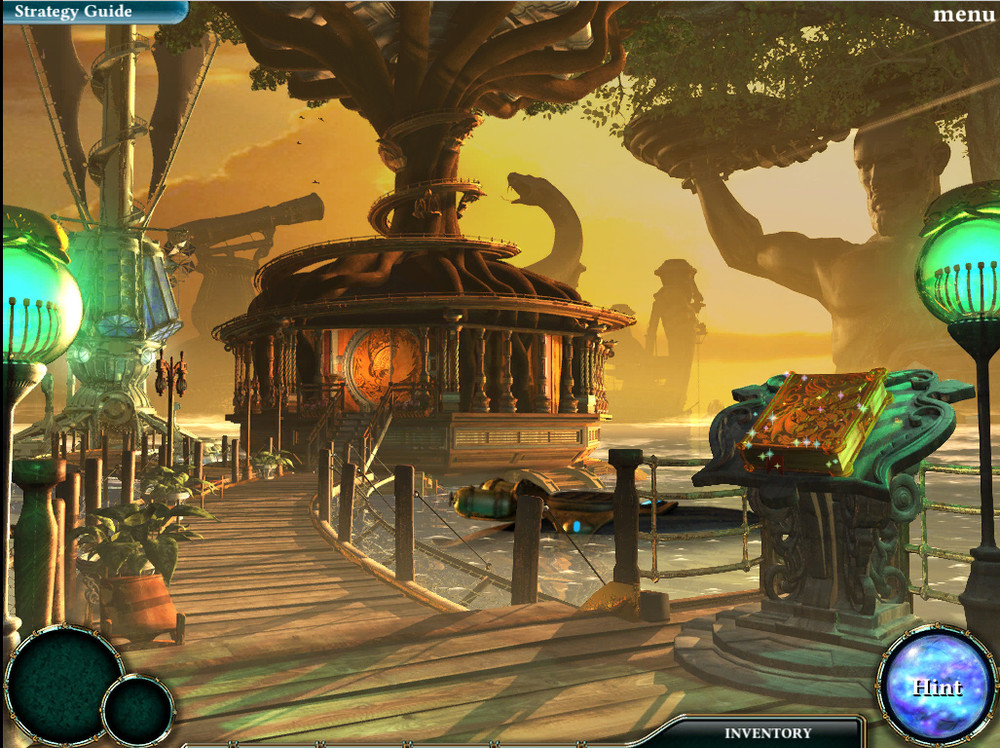Use the Hint orb
The image size is (1000, 748).
click(x=936, y=686)
